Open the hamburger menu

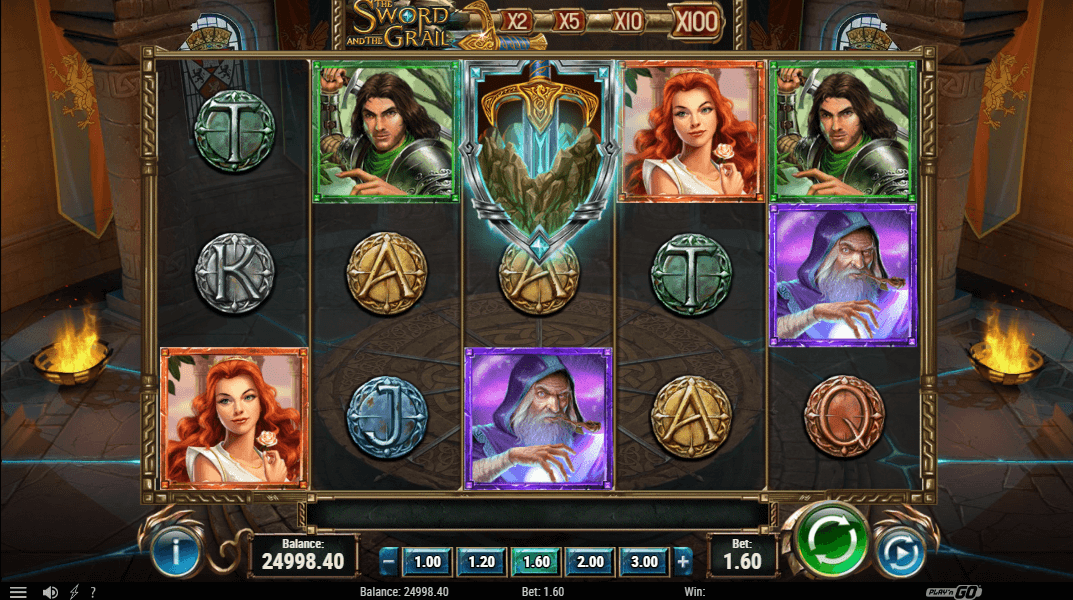click(18, 592)
